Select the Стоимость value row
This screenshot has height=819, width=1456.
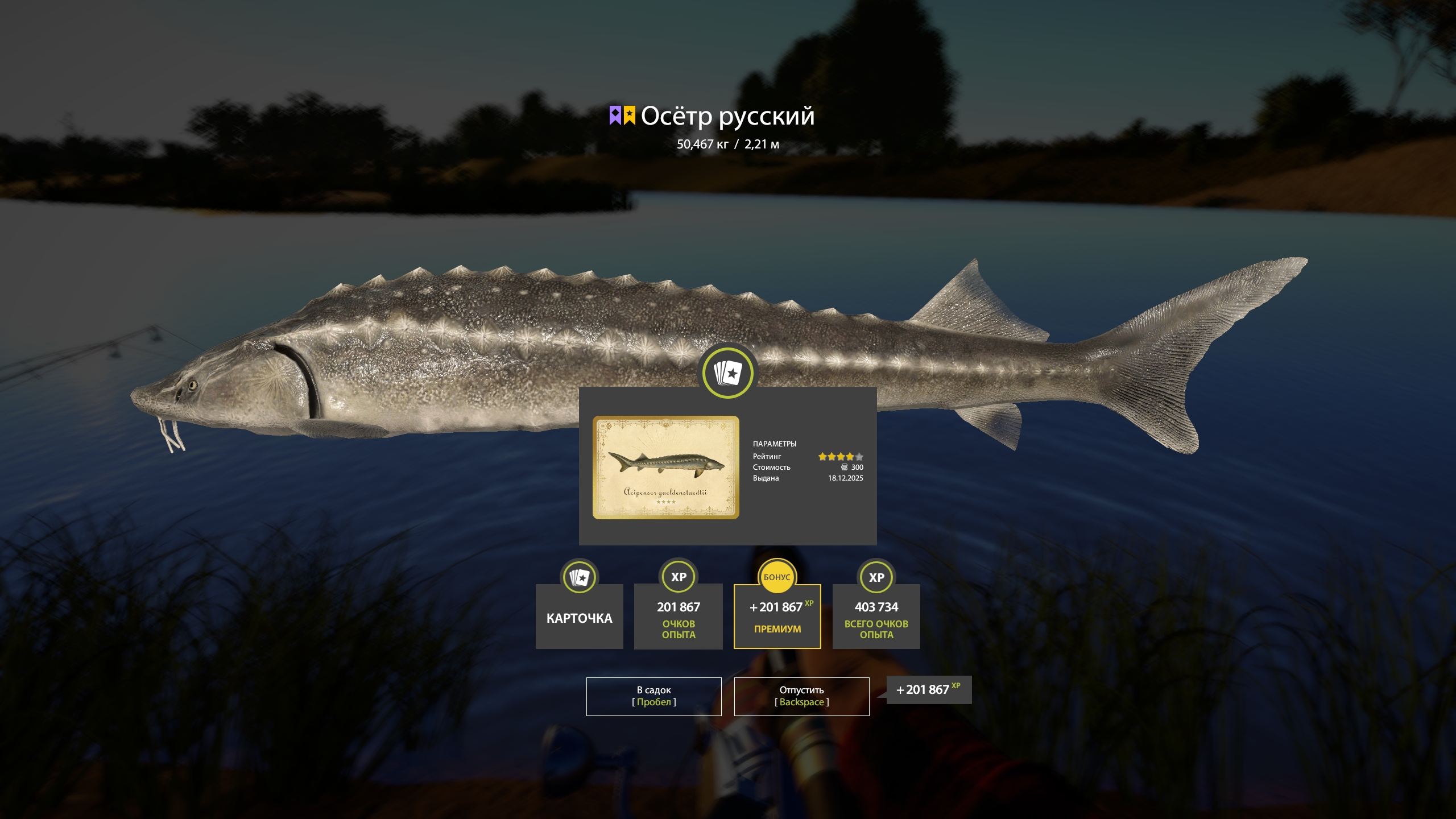808,467
